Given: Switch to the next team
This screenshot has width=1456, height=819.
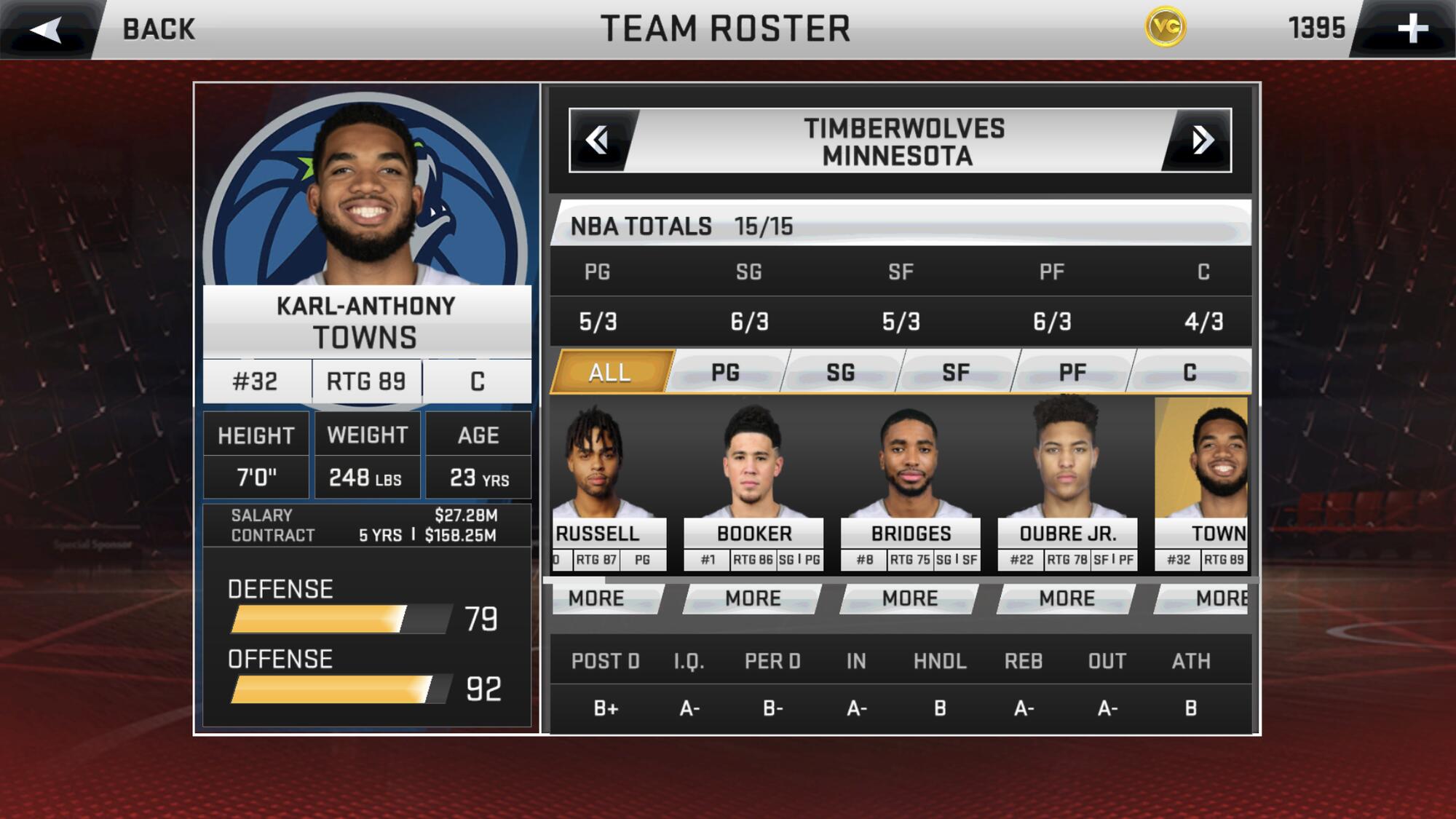Looking at the screenshot, I should tap(1202, 141).
